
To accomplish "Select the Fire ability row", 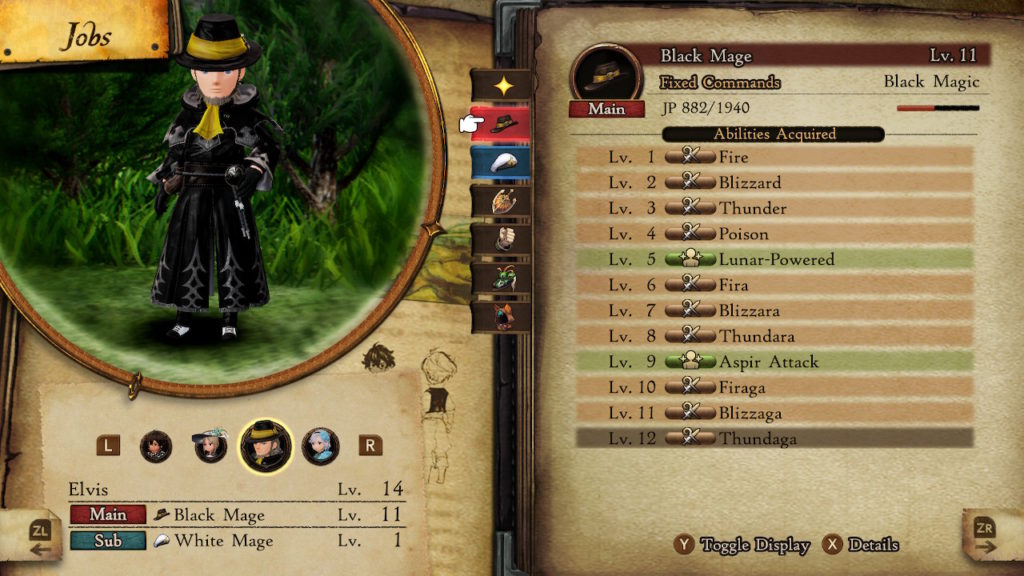I will (774, 157).
